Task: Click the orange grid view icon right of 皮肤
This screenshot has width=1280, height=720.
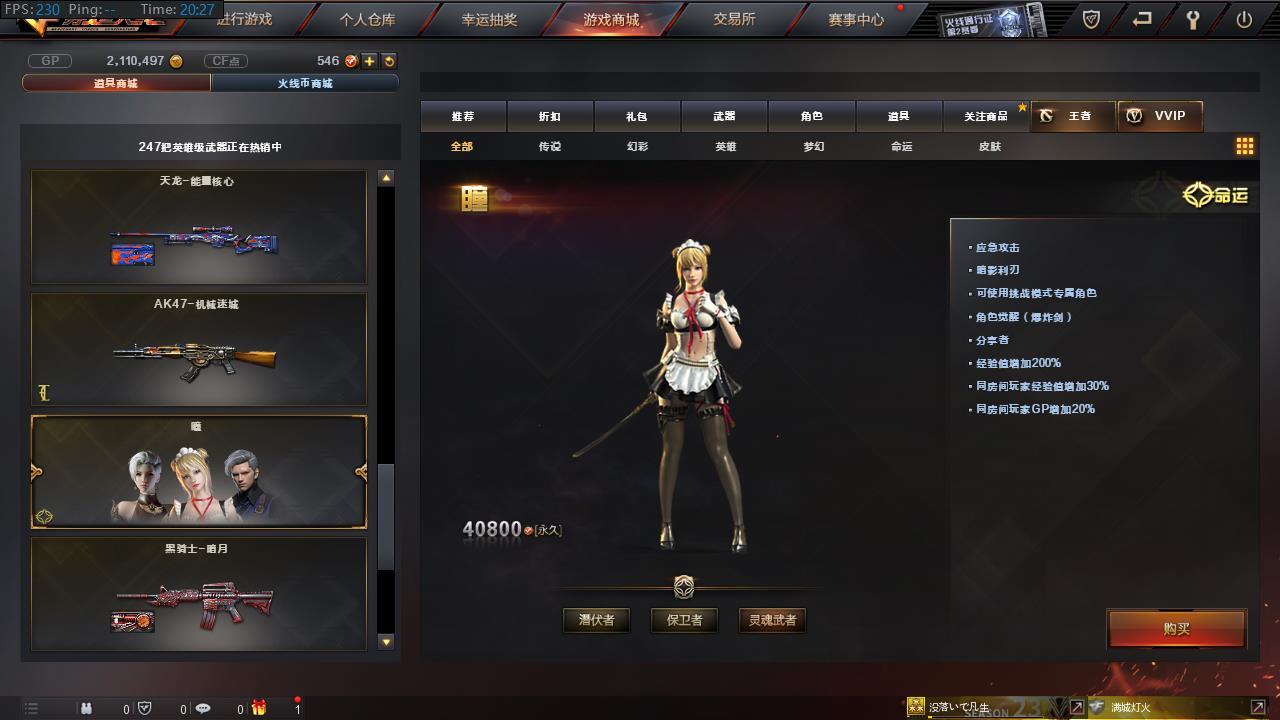Action: click(1245, 145)
